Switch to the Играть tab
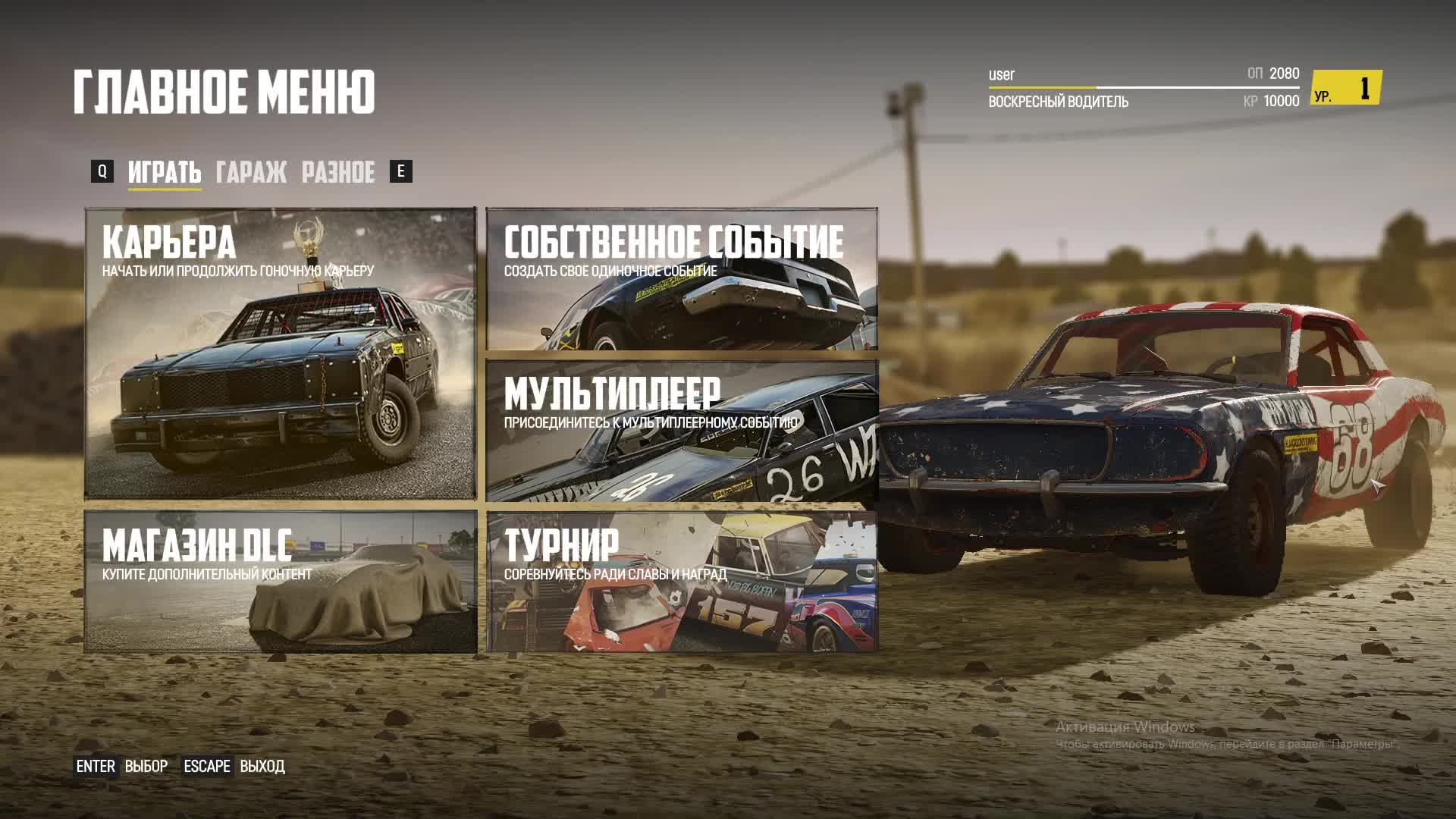1456x819 pixels. (165, 172)
